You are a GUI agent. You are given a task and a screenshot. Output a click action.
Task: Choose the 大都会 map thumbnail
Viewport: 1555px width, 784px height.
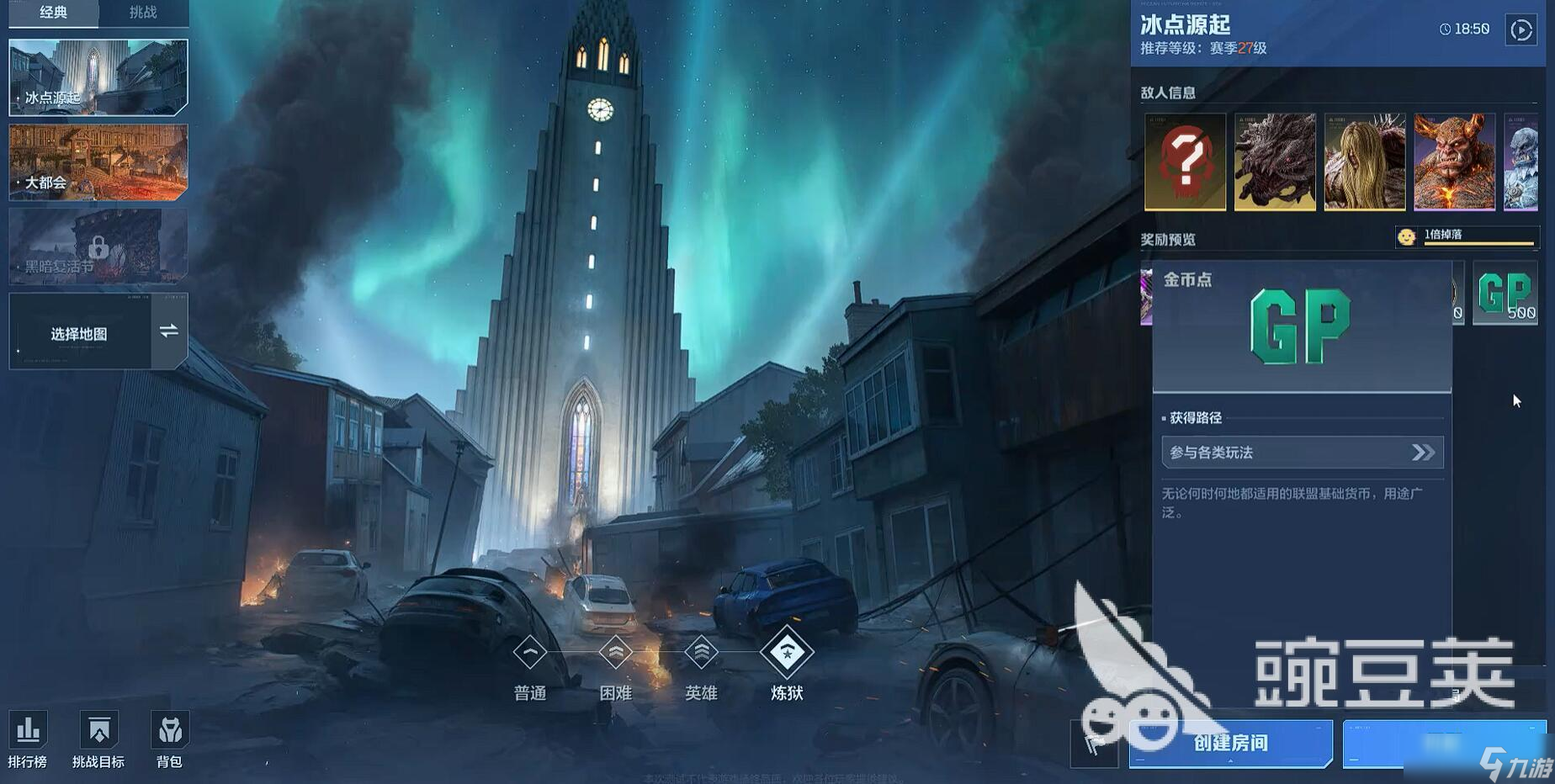(98, 162)
